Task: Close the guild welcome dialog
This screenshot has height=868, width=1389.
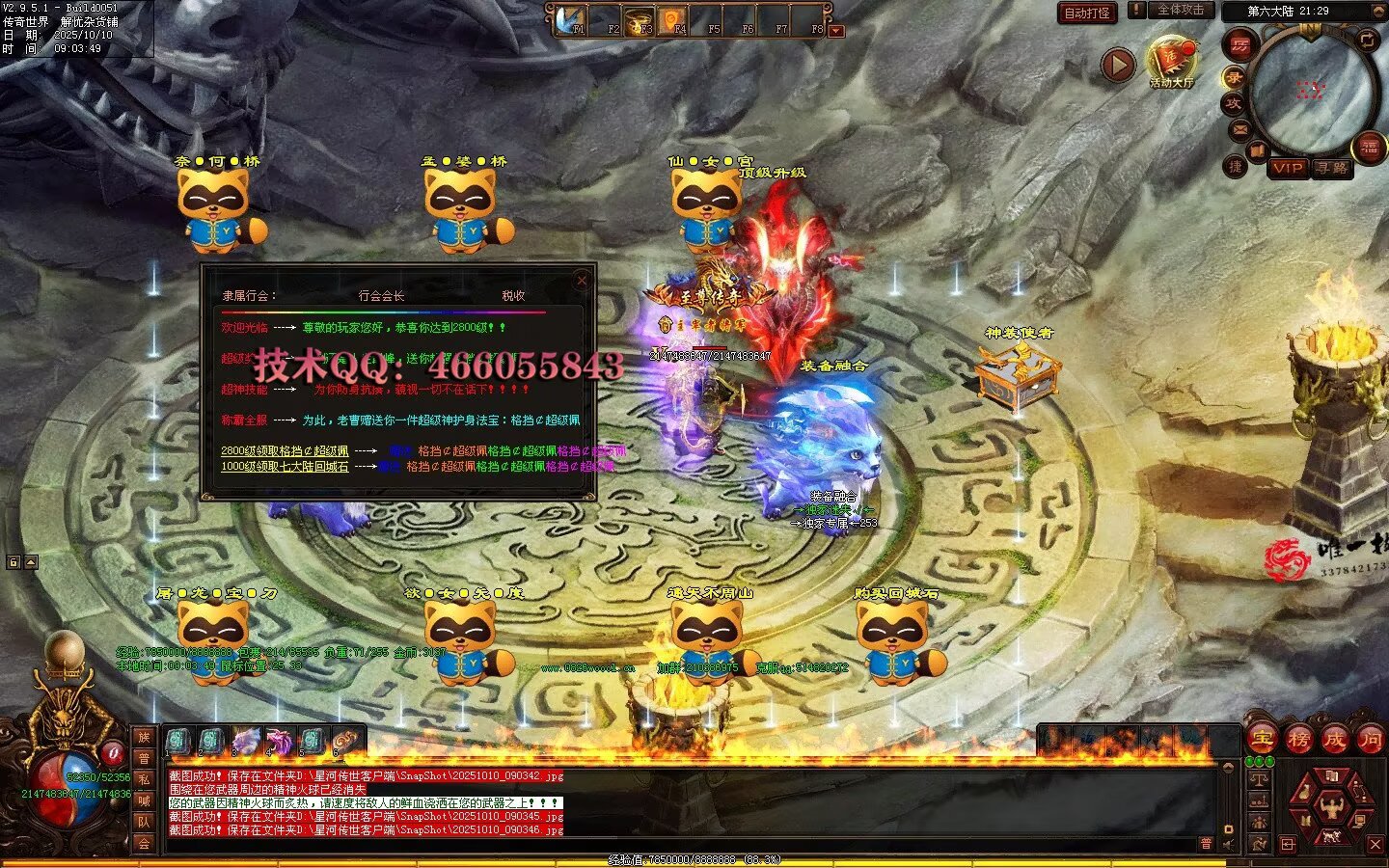Action: pyautogui.click(x=582, y=281)
